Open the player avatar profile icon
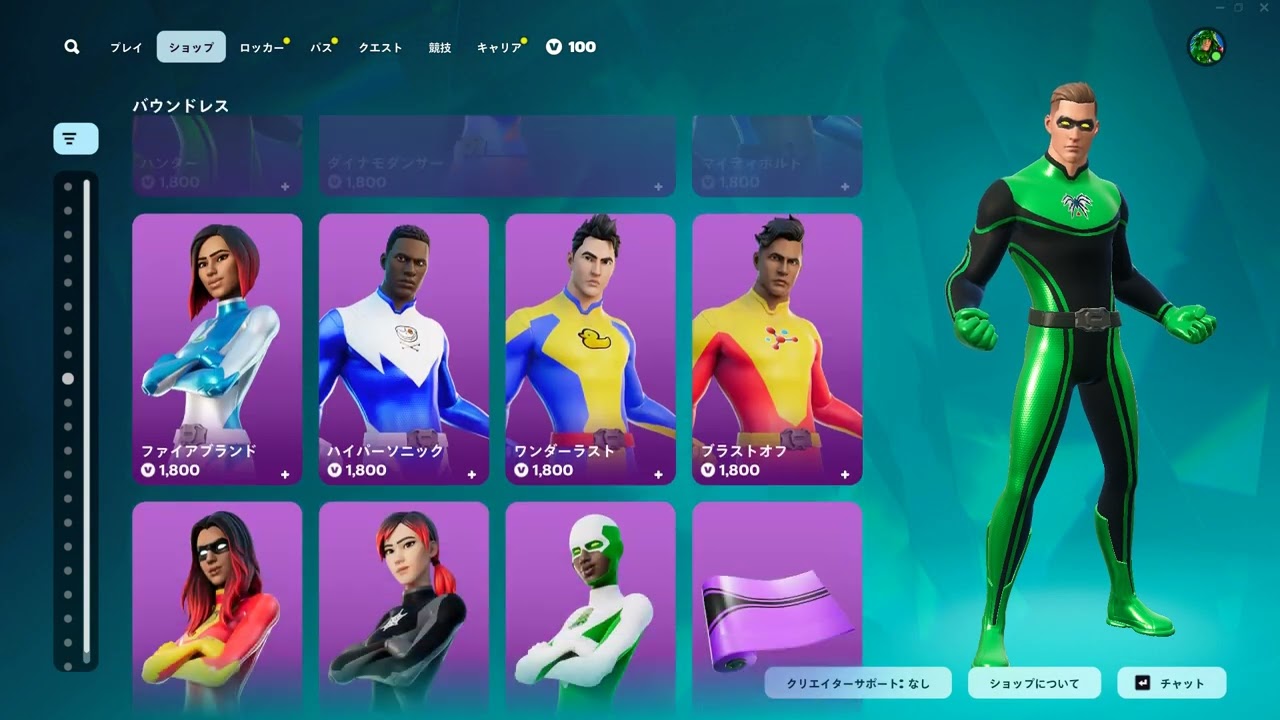The height and width of the screenshot is (720, 1280). pyautogui.click(x=1206, y=47)
